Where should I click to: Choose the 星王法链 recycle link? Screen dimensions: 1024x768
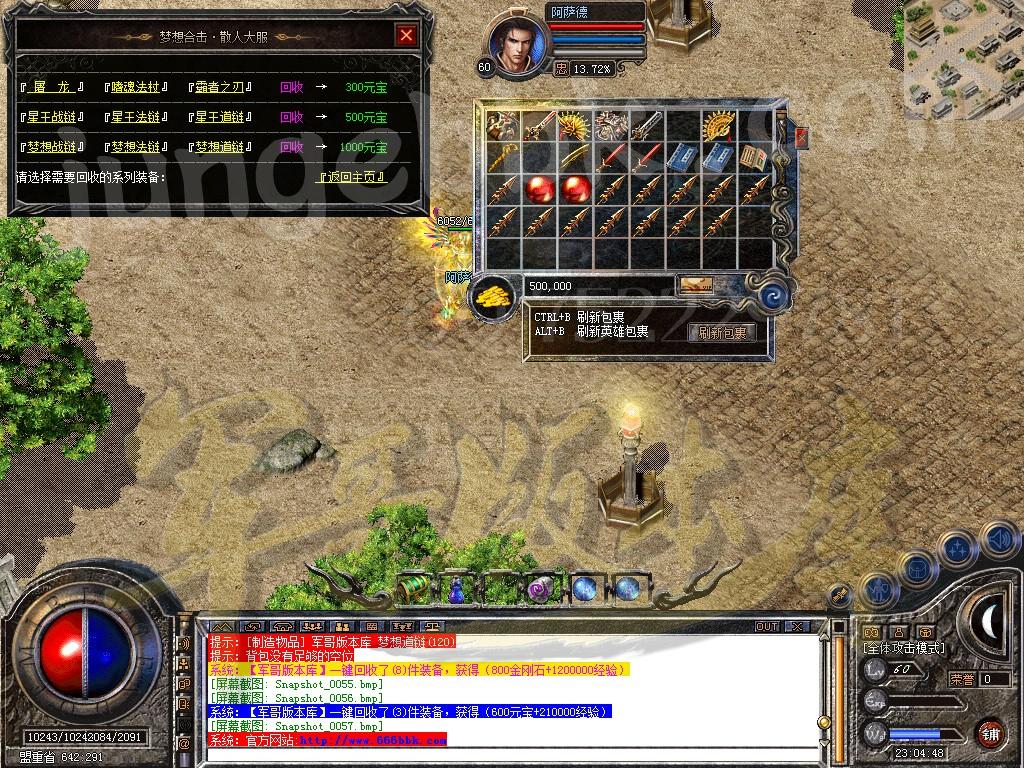coord(136,118)
